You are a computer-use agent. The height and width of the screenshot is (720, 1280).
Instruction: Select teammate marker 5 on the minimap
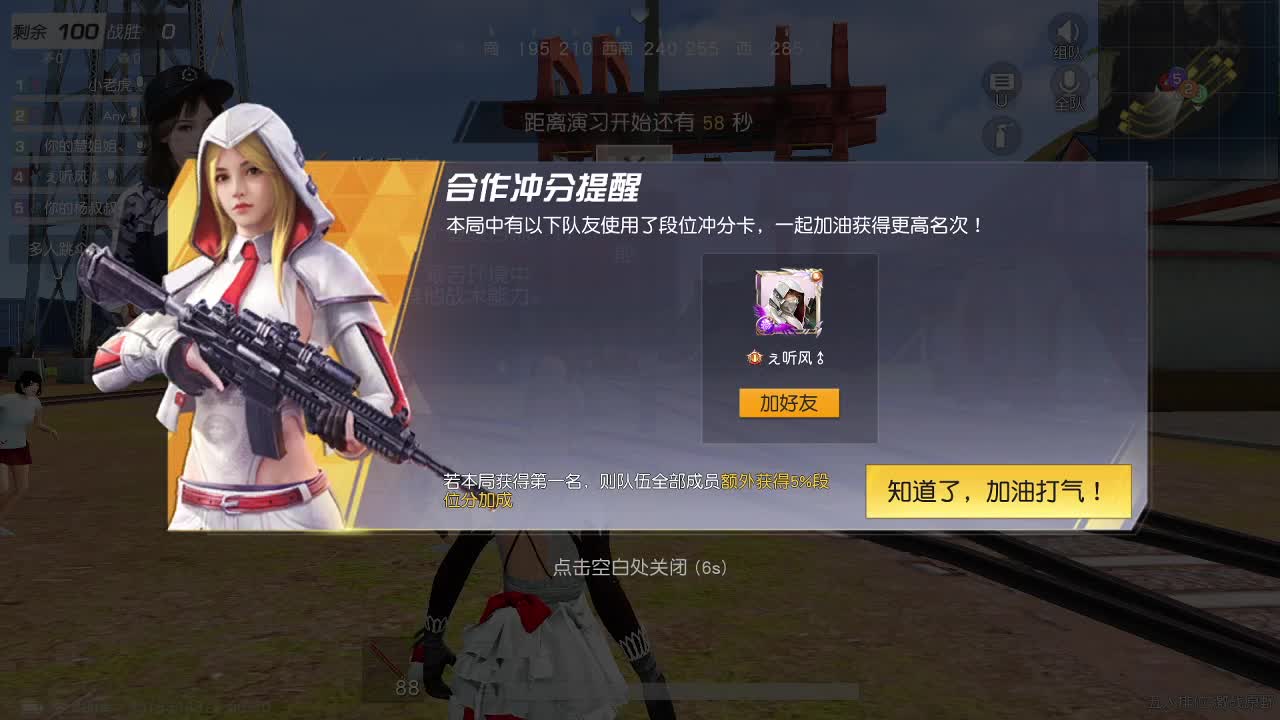pos(1176,79)
